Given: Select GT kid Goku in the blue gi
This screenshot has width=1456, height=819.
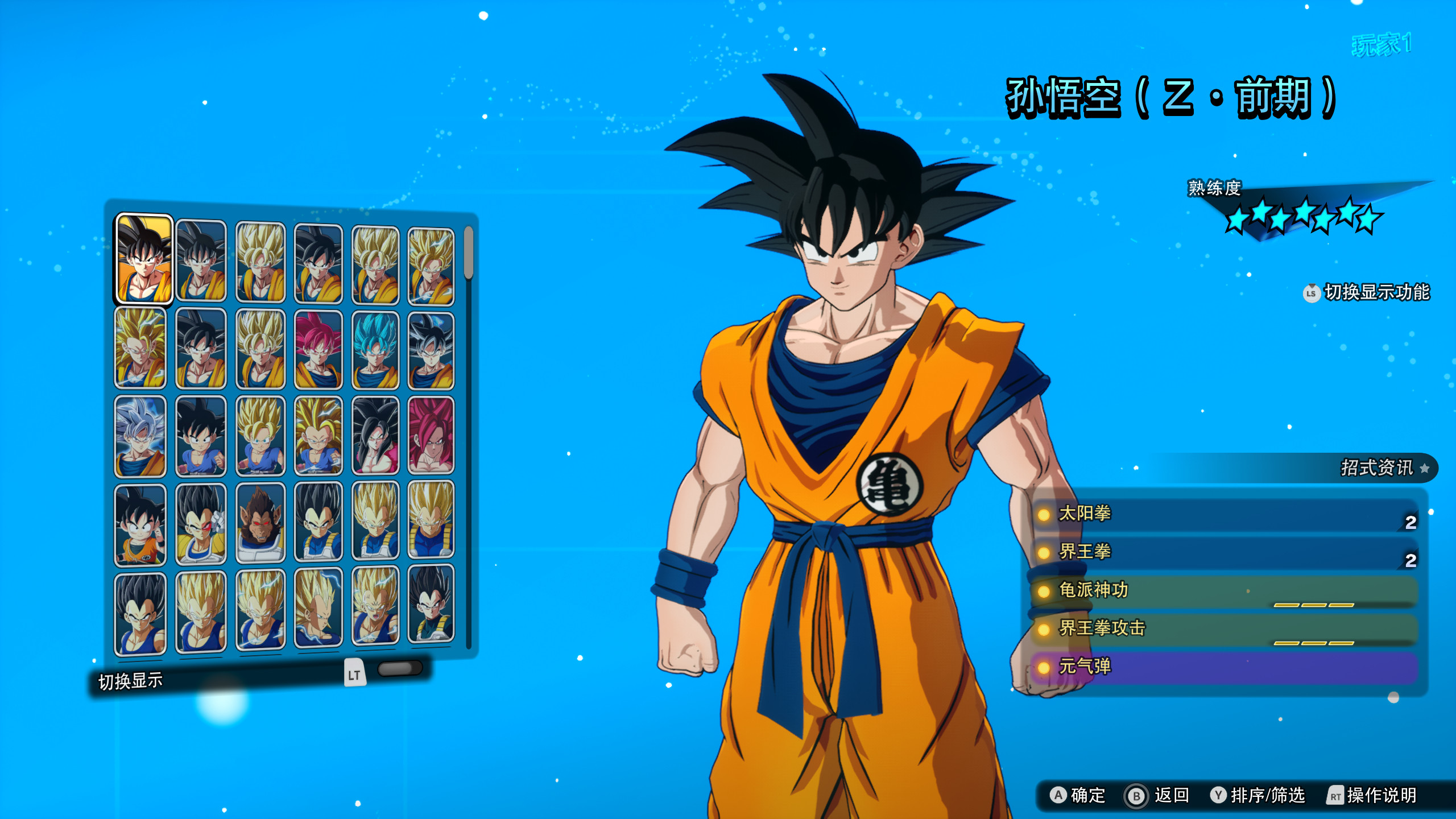Looking at the screenshot, I should pyautogui.click(x=201, y=436).
